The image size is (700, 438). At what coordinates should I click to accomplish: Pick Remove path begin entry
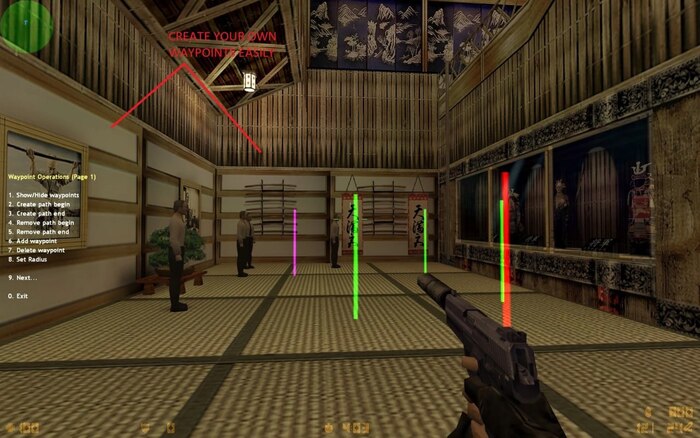tap(43, 222)
